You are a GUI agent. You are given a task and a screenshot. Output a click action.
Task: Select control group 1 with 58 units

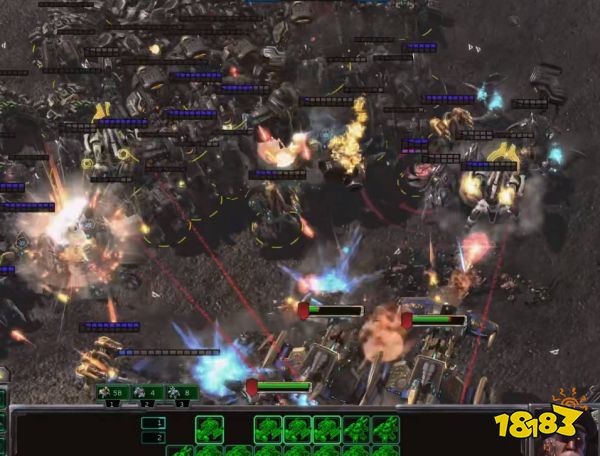[112, 393]
